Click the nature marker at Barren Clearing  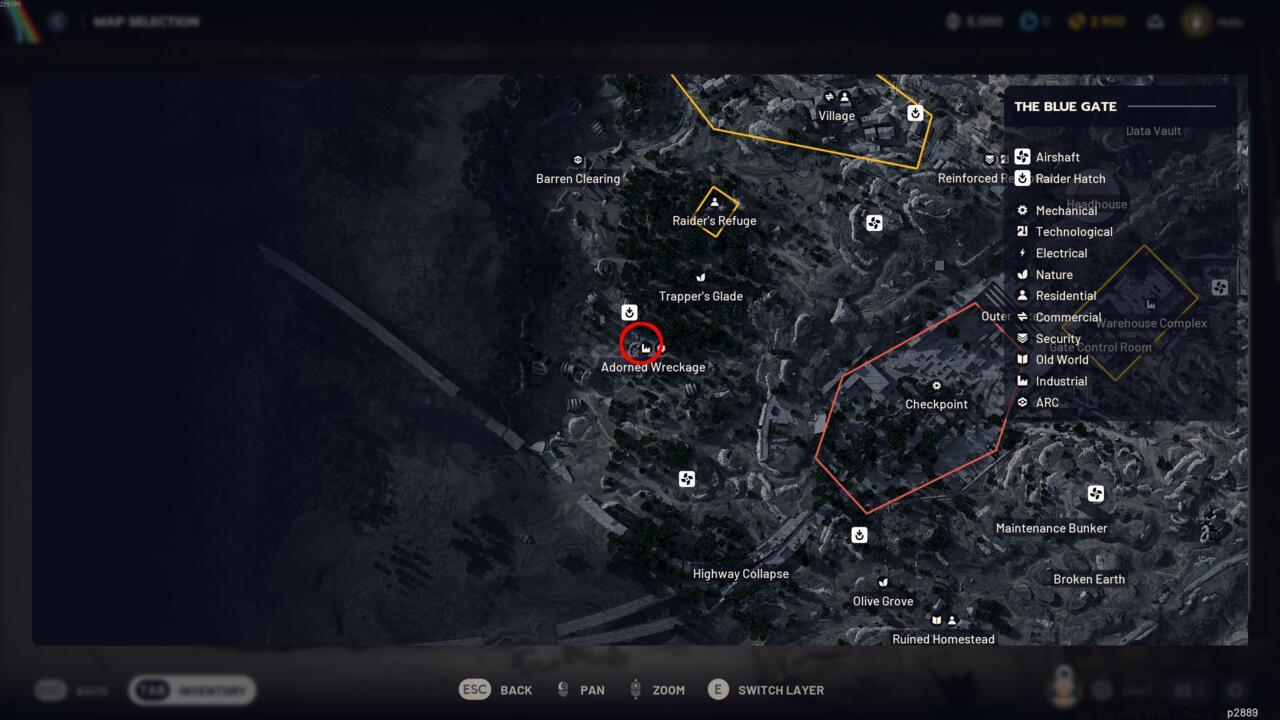[x=577, y=159]
